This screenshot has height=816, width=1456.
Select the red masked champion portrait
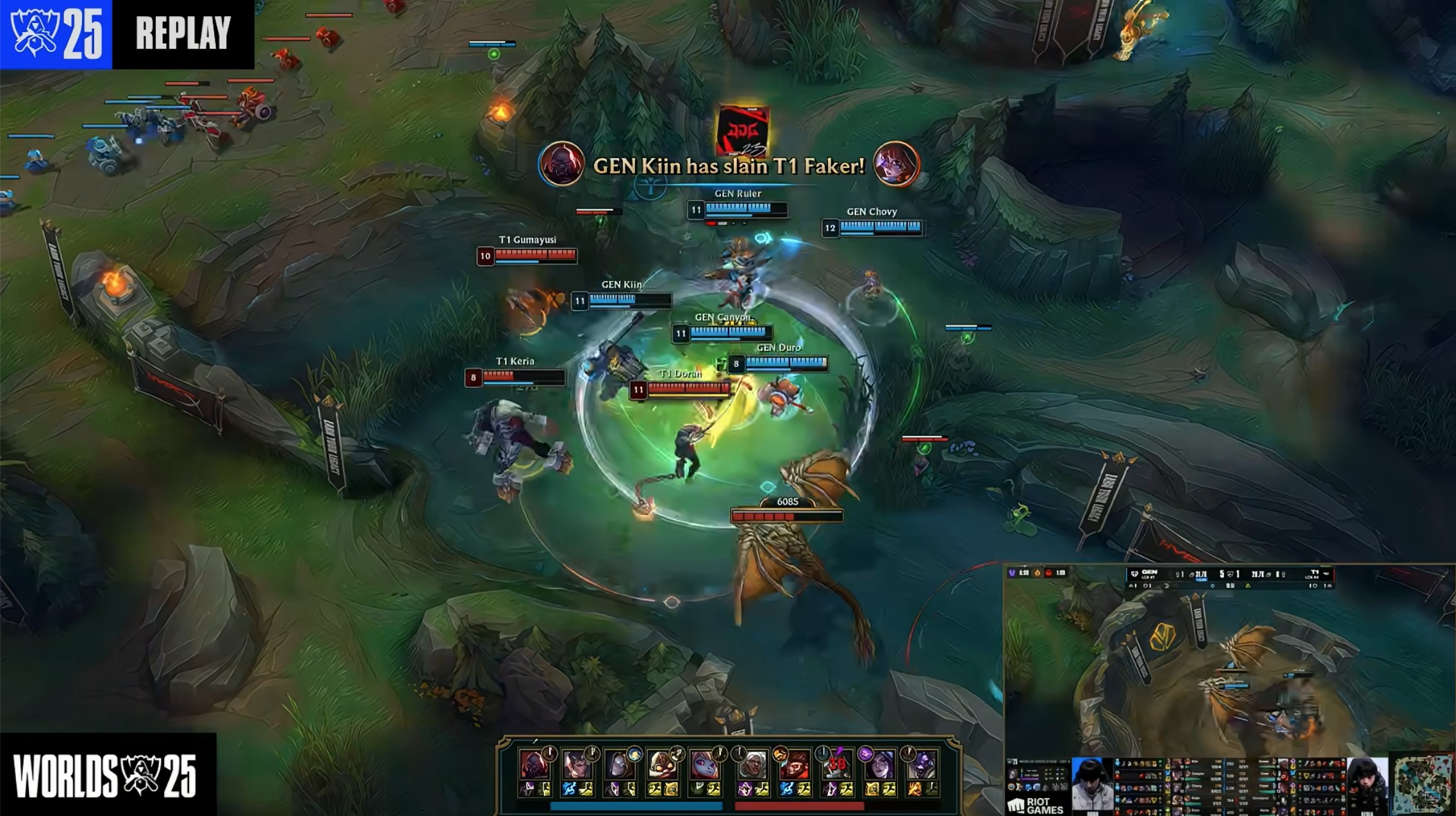click(533, 765)
